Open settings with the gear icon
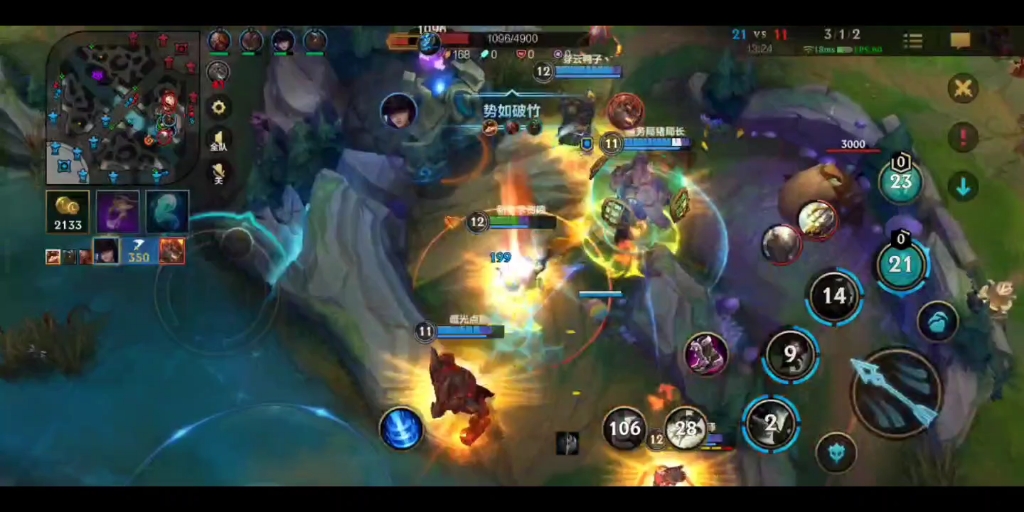 coord(218,106)
